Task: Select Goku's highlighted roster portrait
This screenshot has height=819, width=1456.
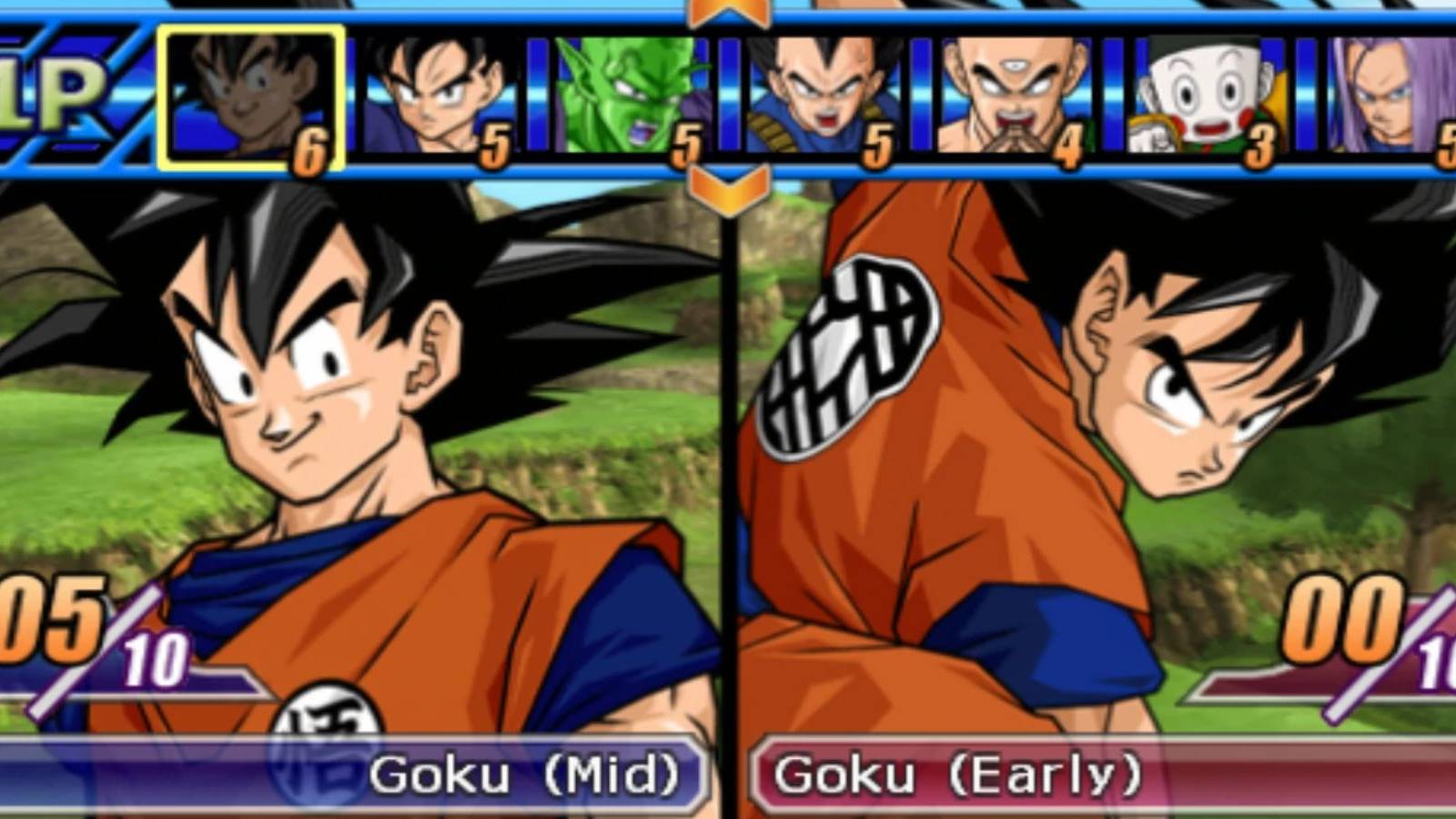Action: pyautogui.click(x=248, y=96)
